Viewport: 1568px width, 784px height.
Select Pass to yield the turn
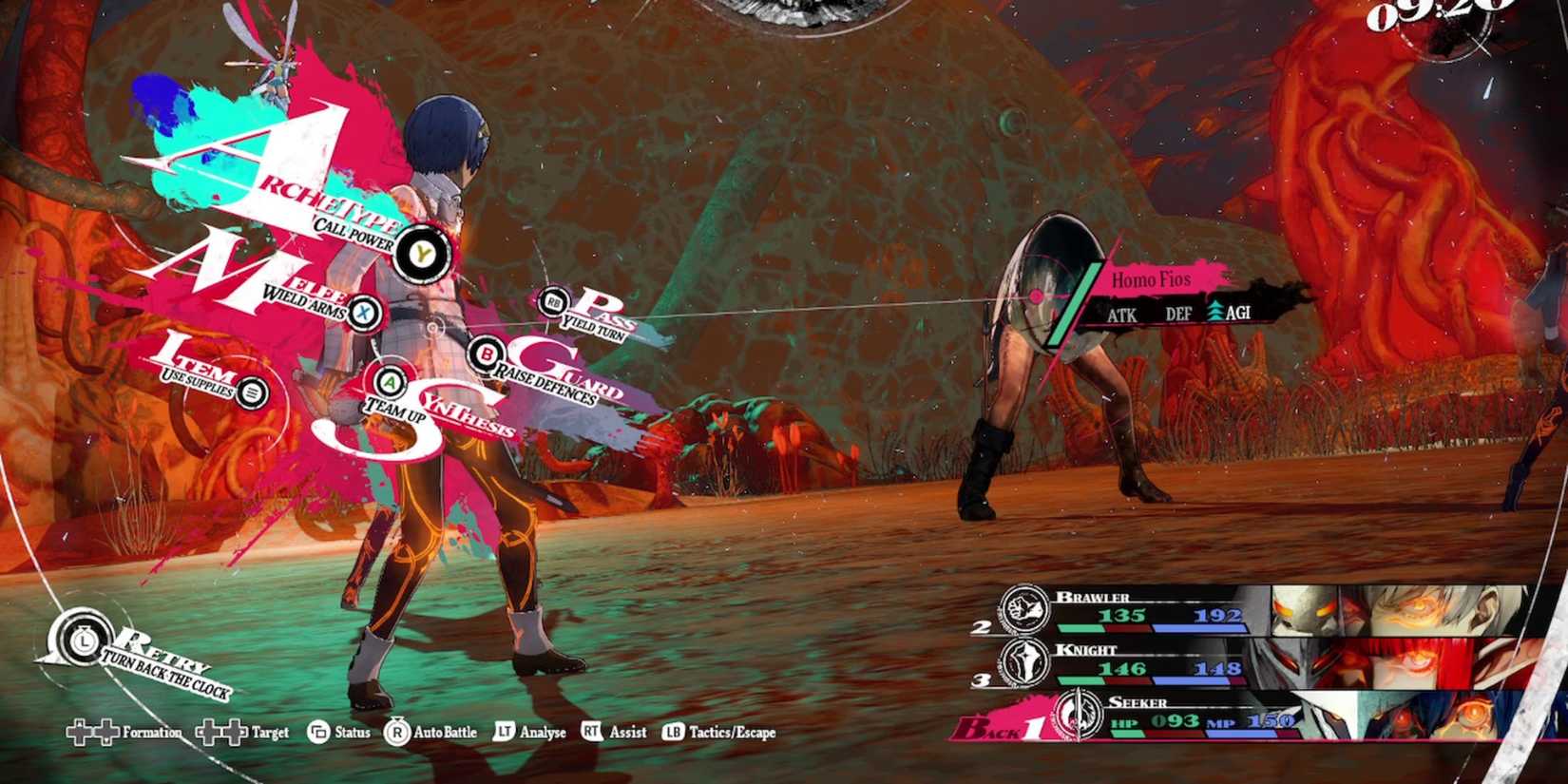point(553,302)
